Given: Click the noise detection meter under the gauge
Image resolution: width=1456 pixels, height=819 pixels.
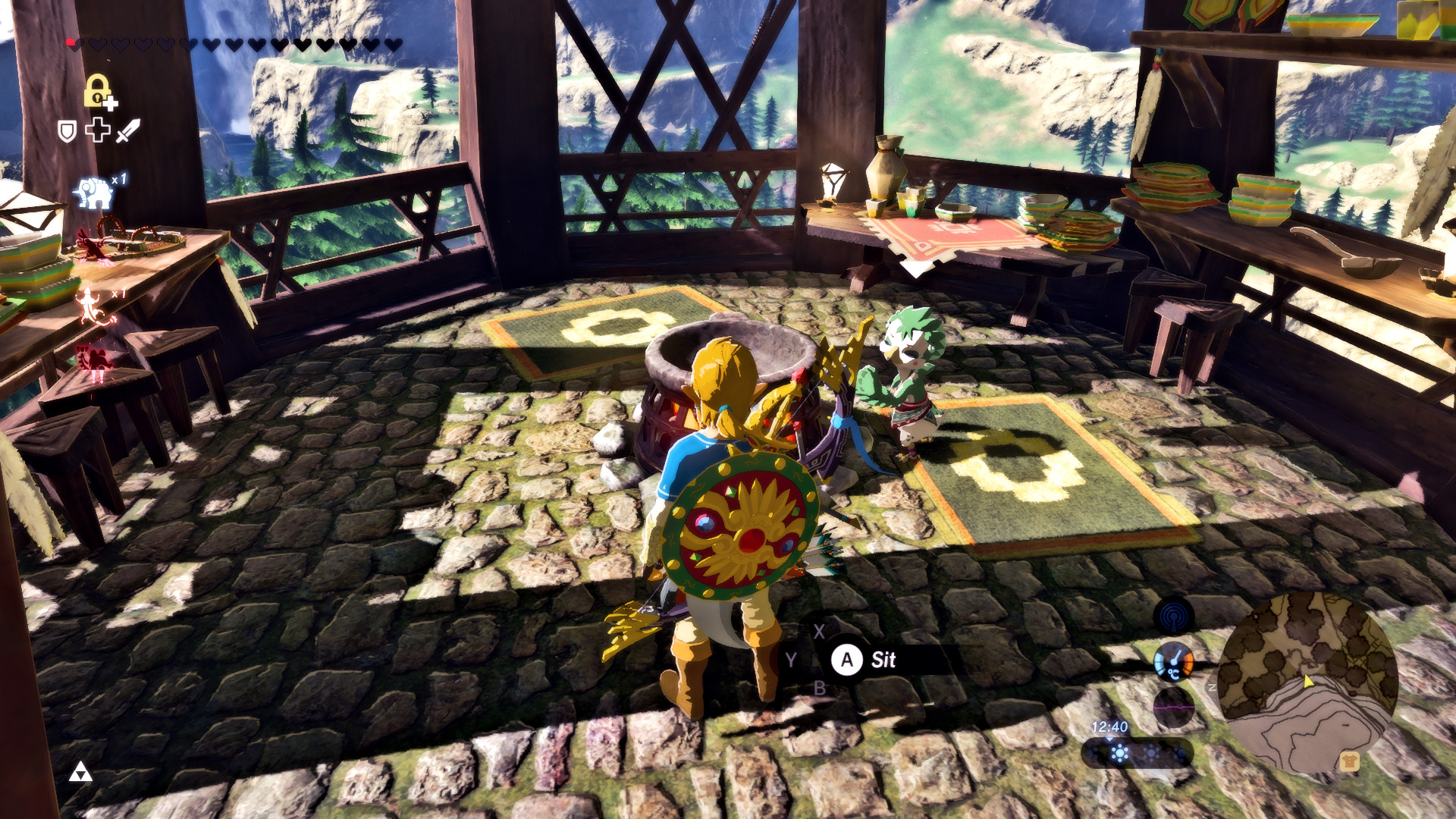Looking at the screenshot, I should pyautogui.click(x=1174, y=708).
